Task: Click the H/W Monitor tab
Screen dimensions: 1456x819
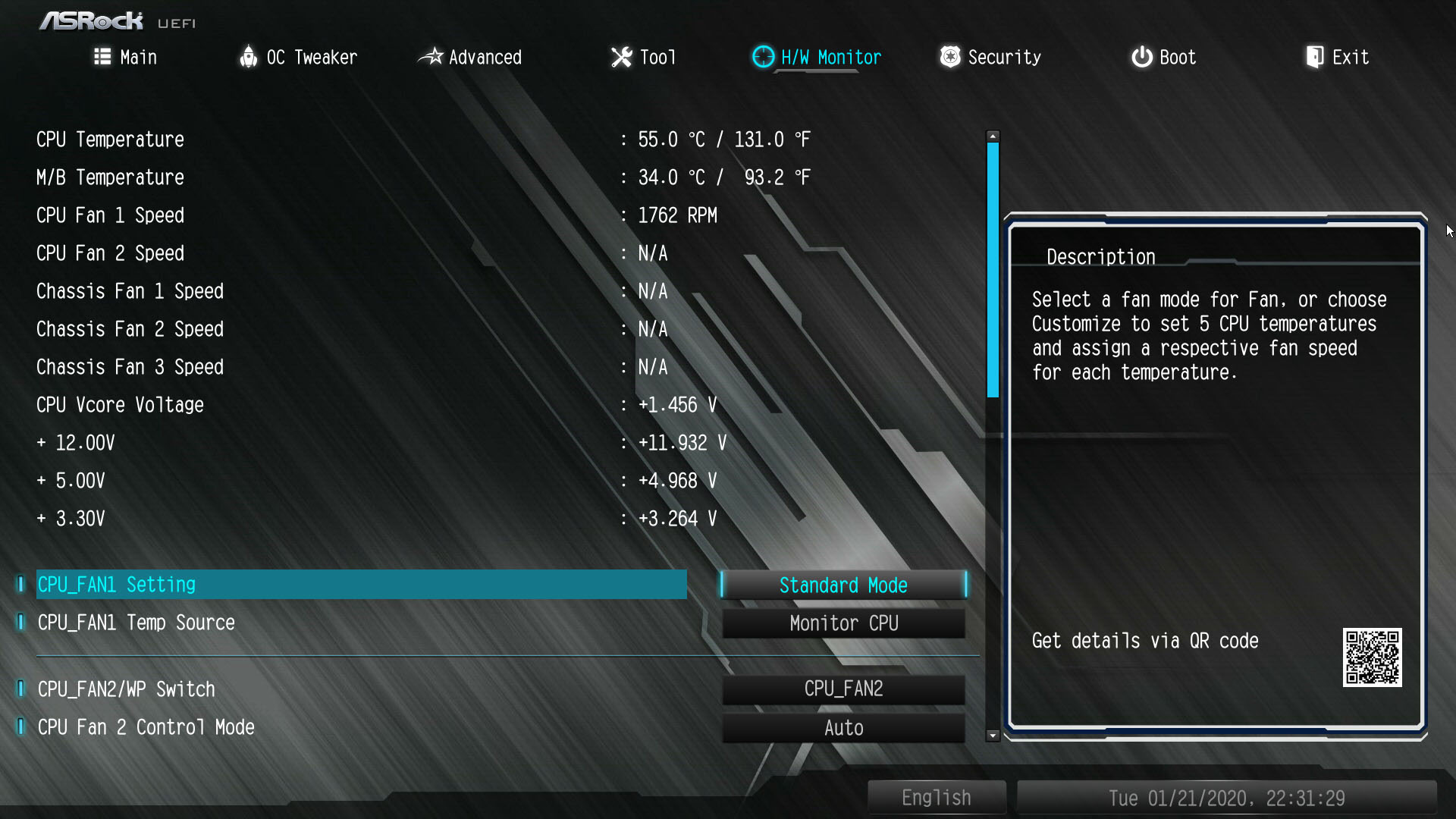Action: pyautogui.click(x=817, y=58)
